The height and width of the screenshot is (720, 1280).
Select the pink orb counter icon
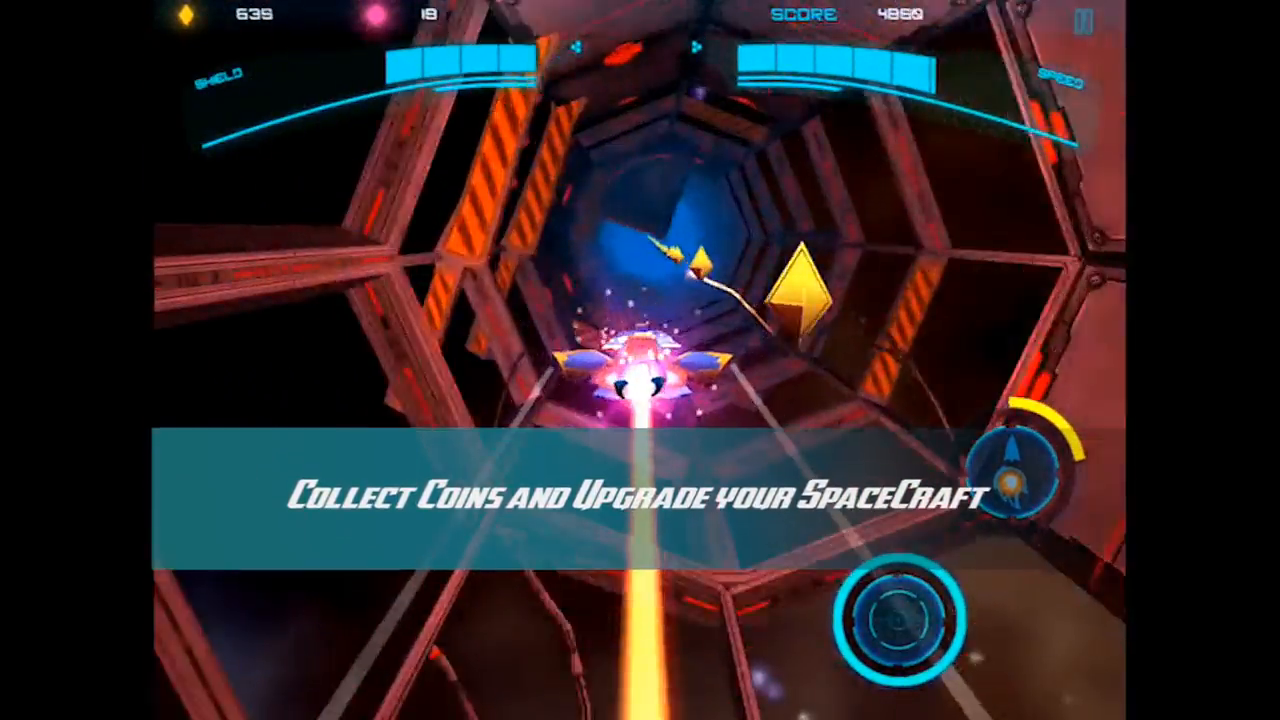375,14
